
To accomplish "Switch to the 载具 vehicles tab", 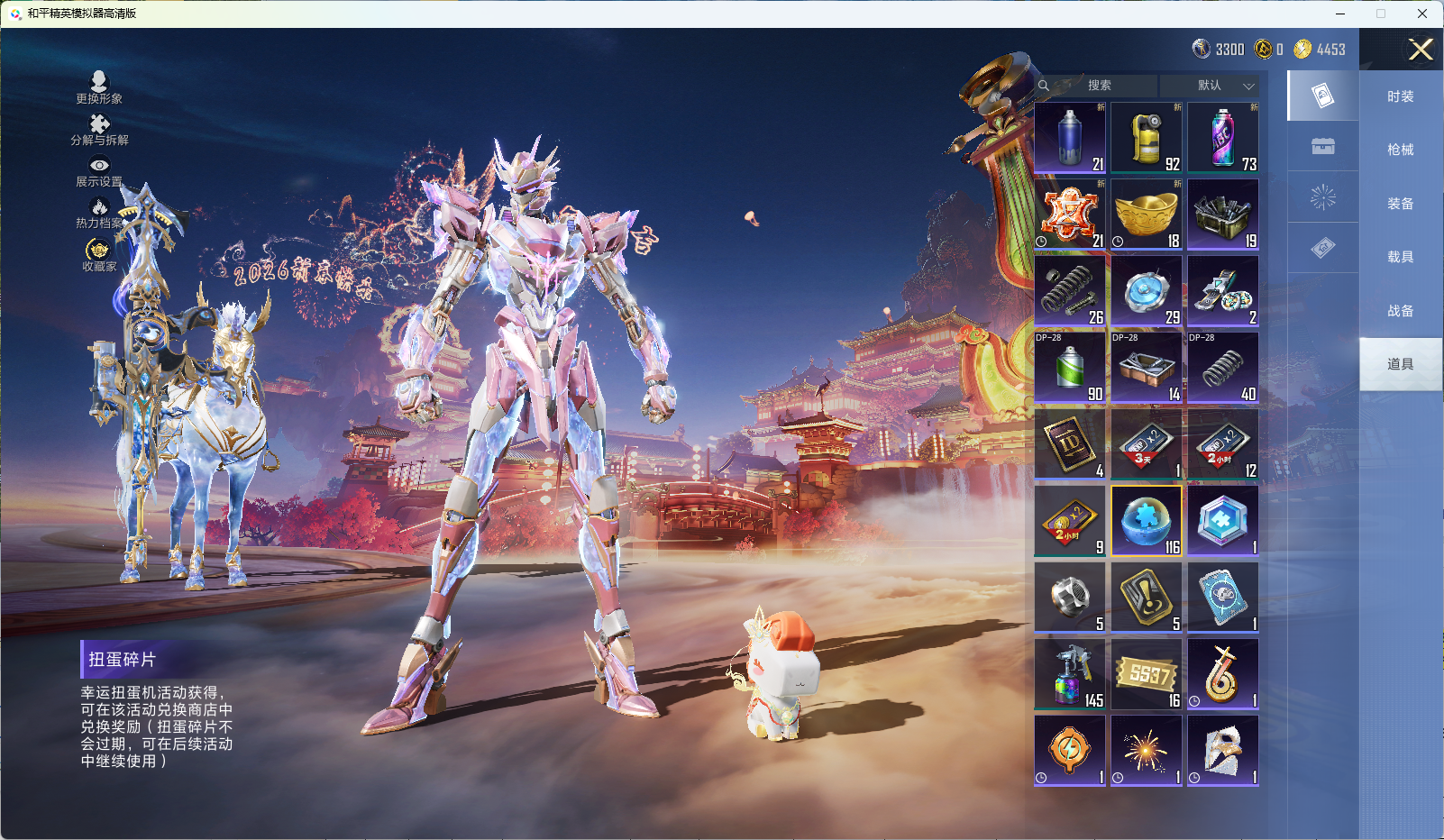I will pos(1400,257).
